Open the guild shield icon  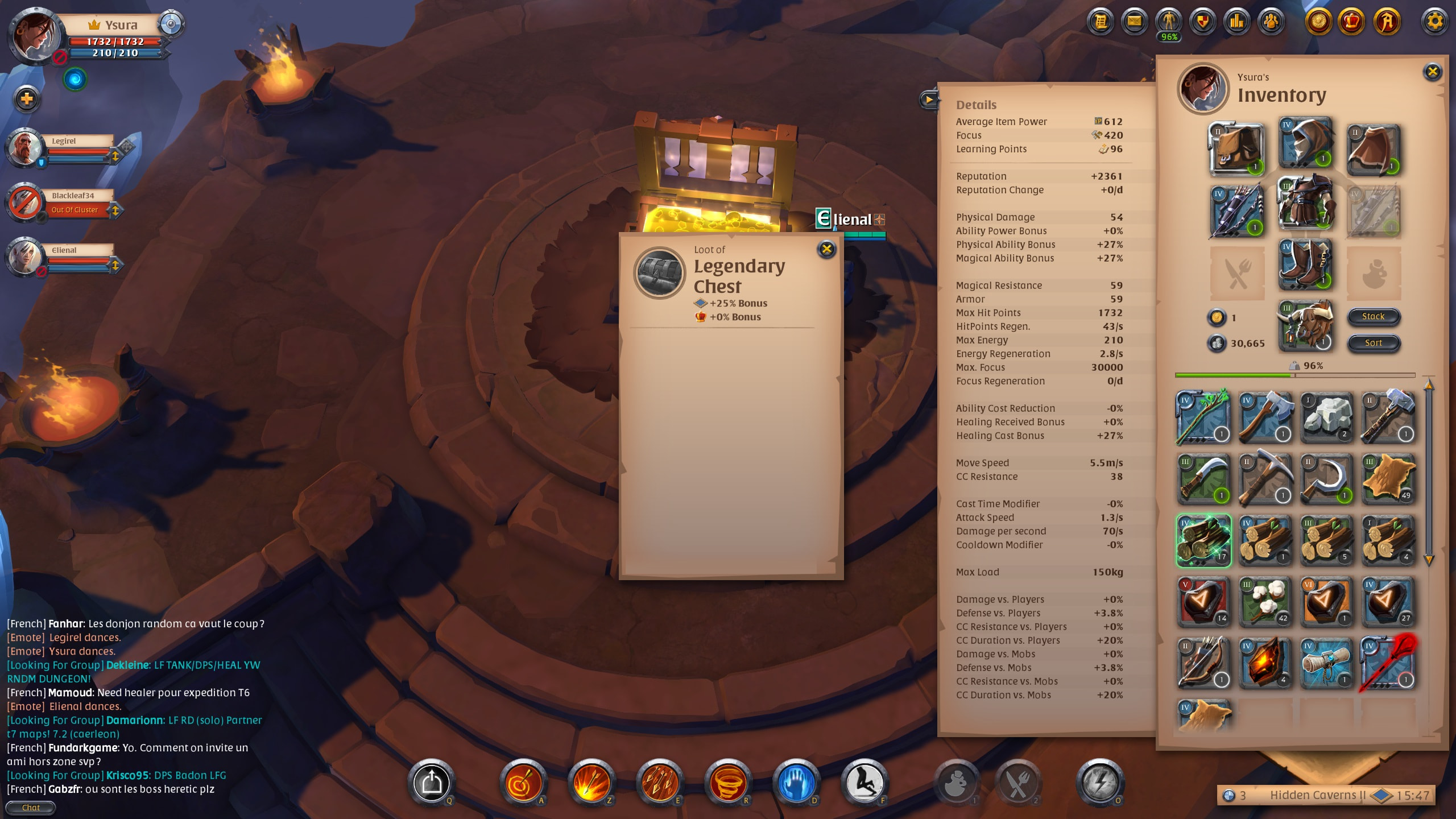pos(1202,22)
